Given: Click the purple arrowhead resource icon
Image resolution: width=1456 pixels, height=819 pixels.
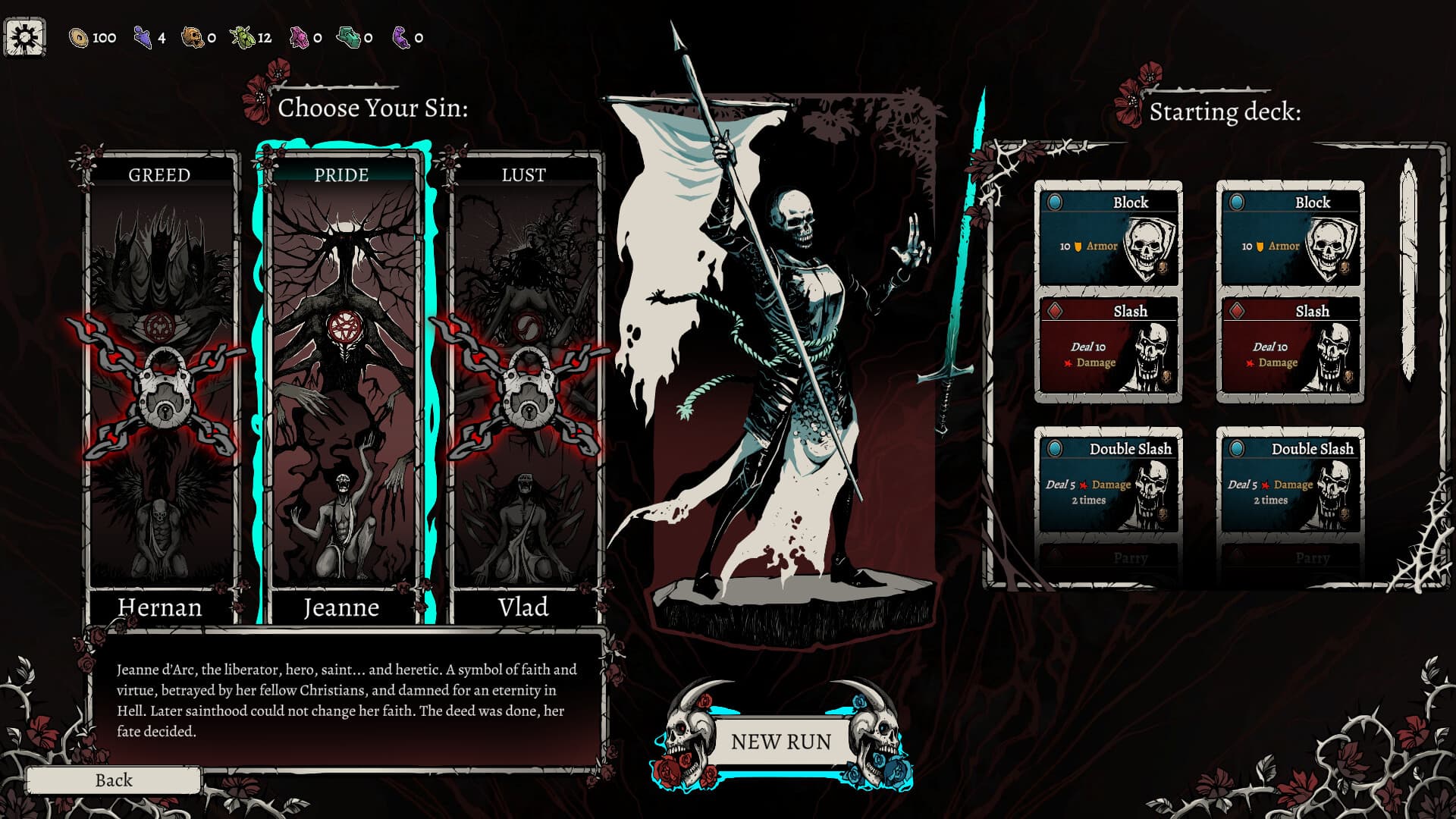Looking at the screenshot, I should point(143,34).
